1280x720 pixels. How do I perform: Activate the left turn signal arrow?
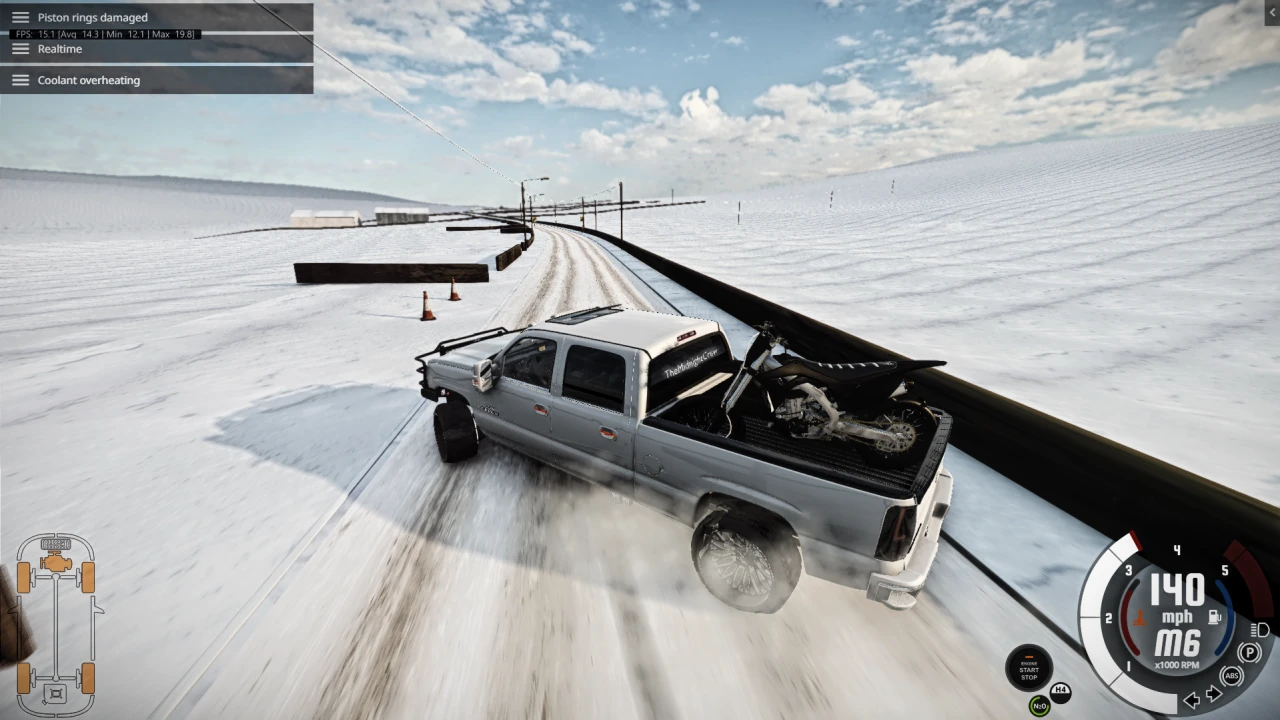pos(1192,700)
